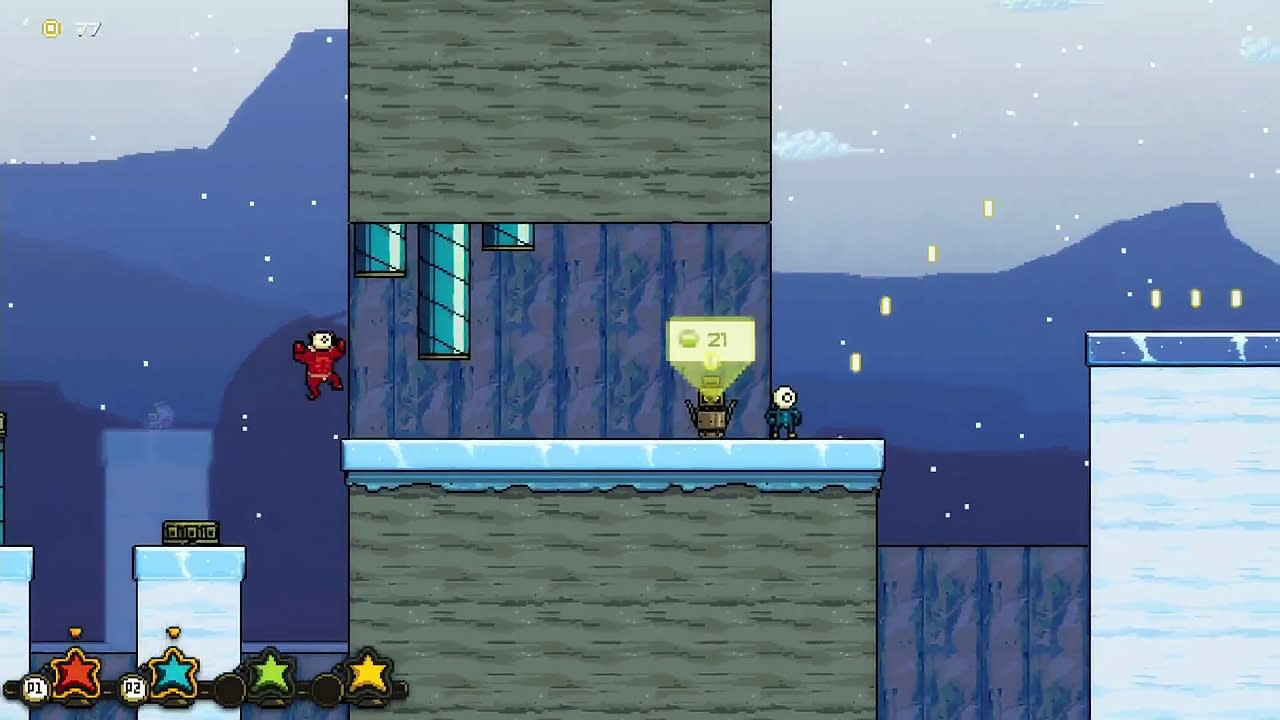Click the circular P1 player badge
Viewport: 1280px width, 720px height.
[34, 689]
